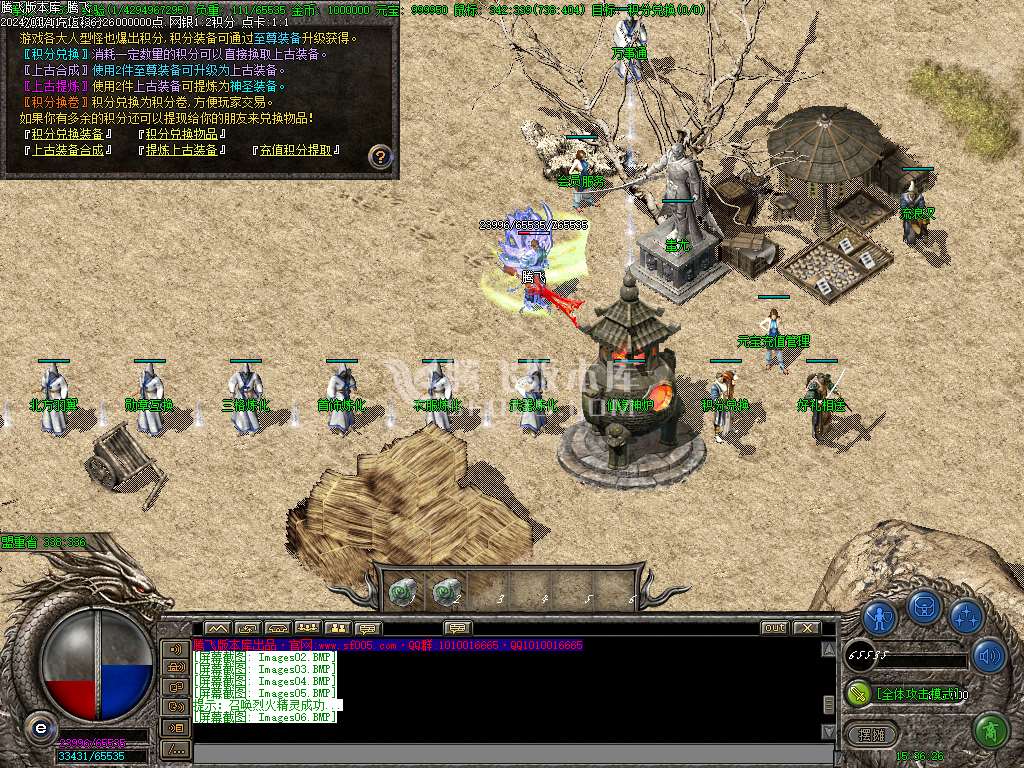This screenshot has width=1024, height=768.
Task: Close the chat panel with X
Action: click(x=803, y=628)
